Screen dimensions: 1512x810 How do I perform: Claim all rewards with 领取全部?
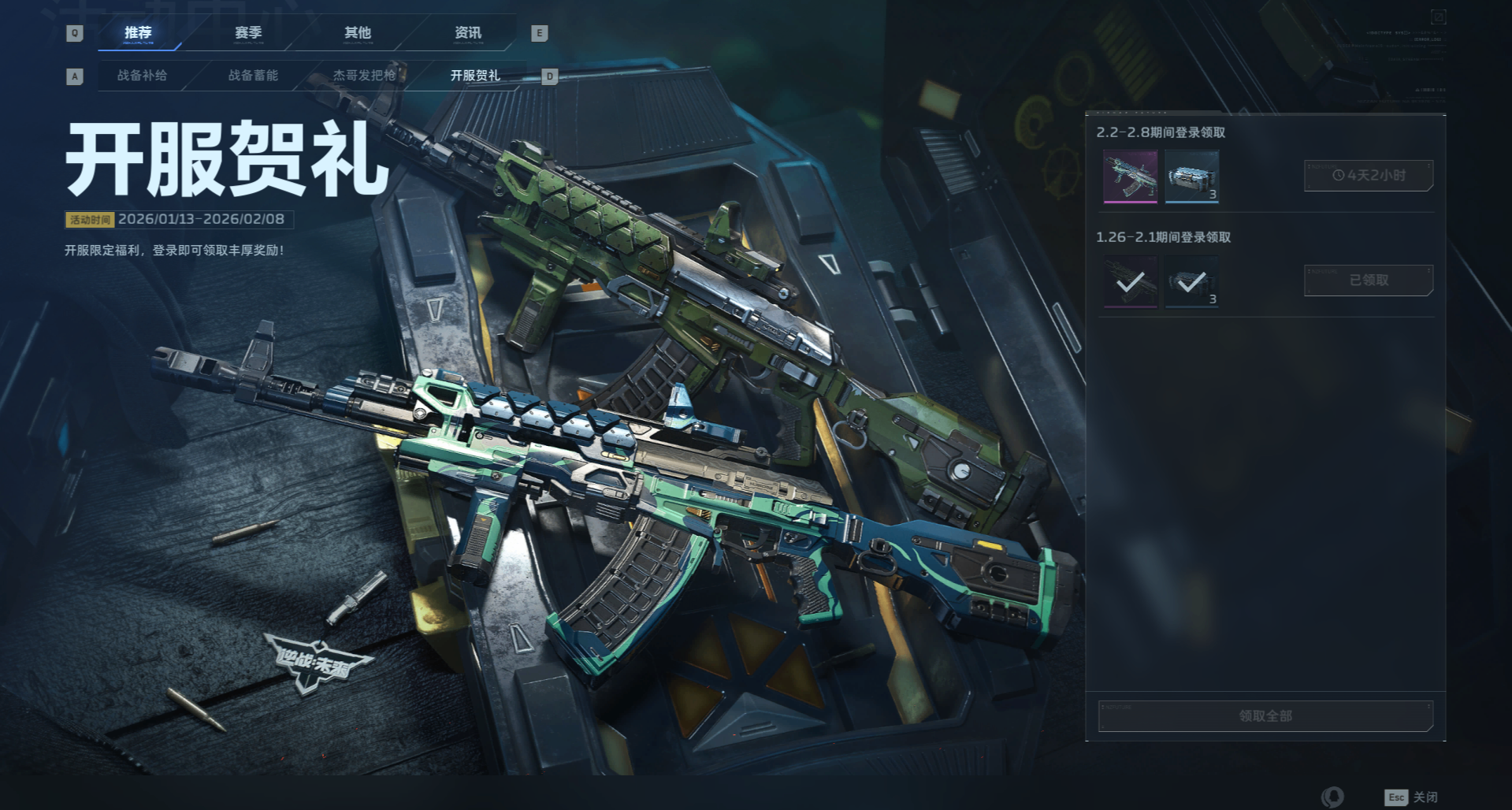(1265, 716)
